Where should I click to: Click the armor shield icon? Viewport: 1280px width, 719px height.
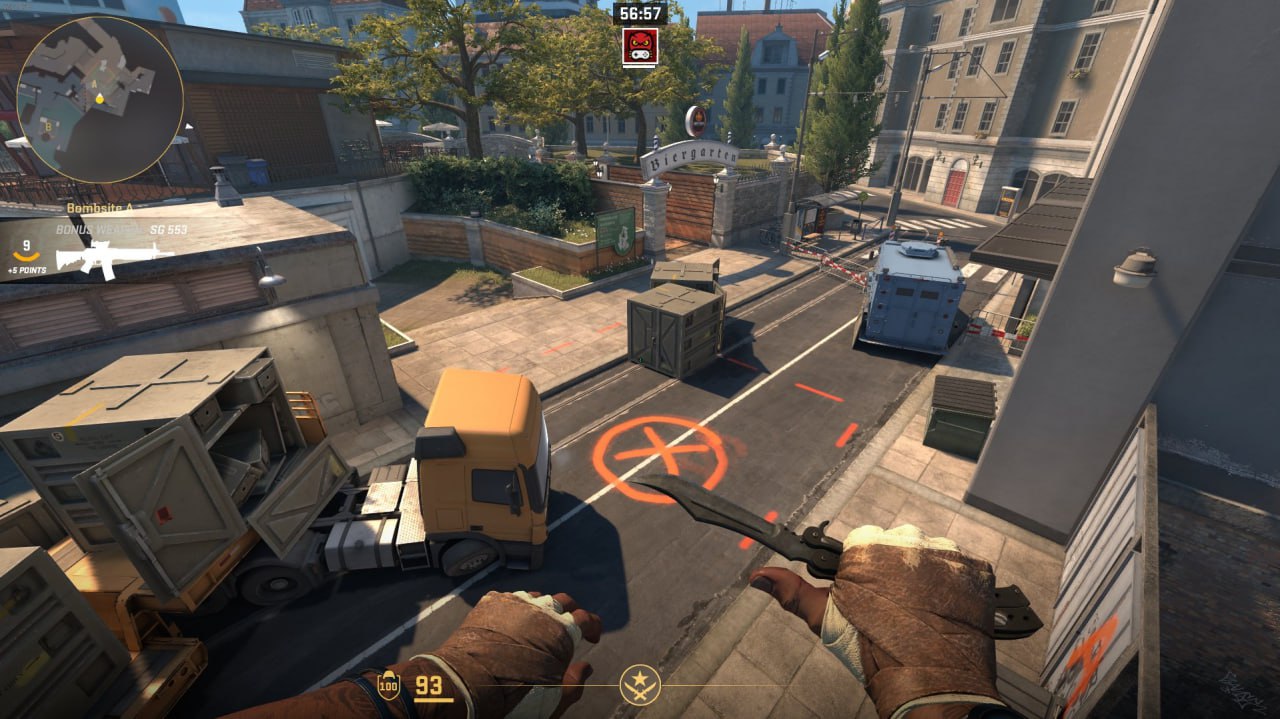388,686
